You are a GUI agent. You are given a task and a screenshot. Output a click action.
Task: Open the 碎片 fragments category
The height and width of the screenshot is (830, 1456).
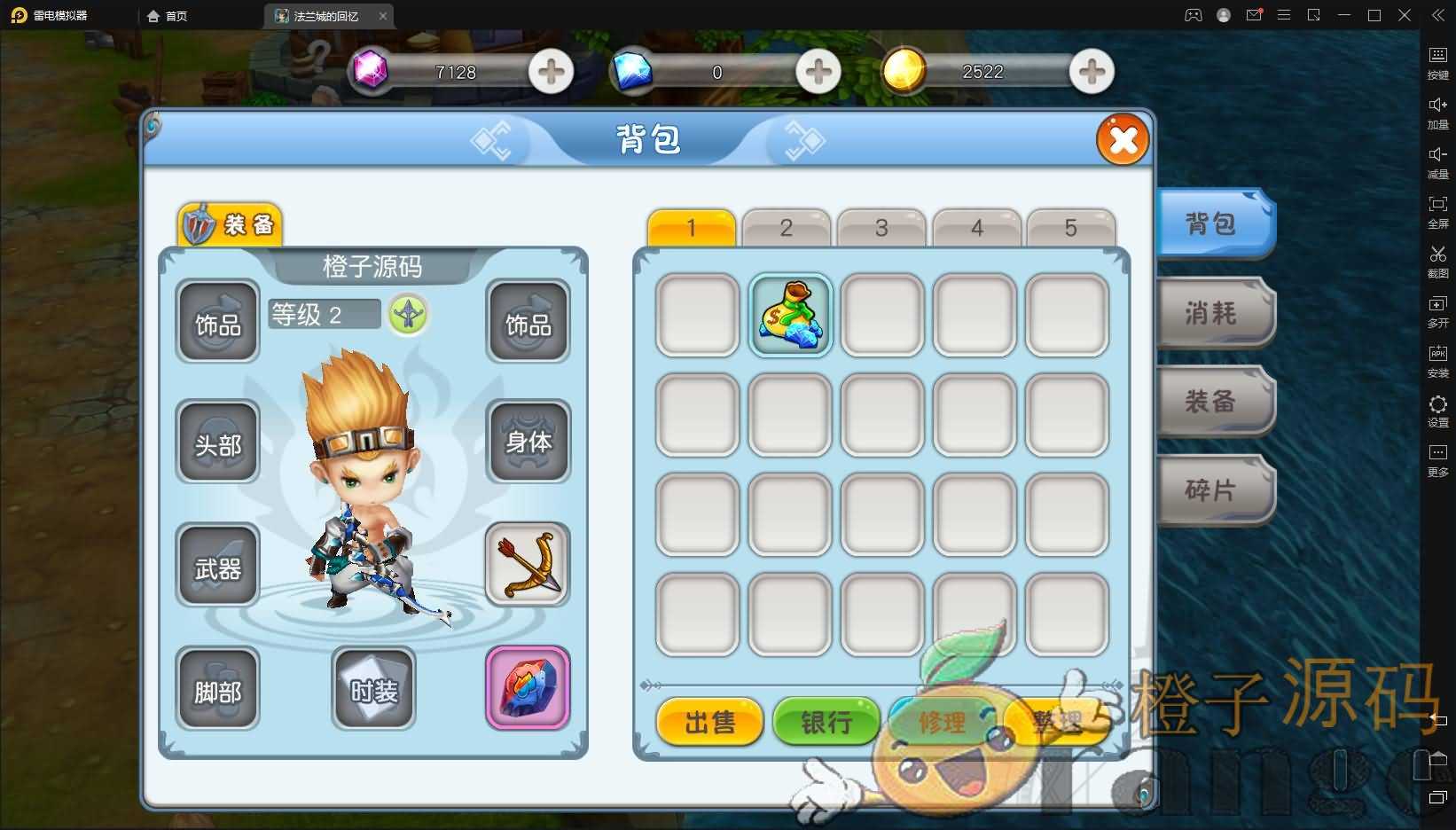click(x=1213, y=490)
